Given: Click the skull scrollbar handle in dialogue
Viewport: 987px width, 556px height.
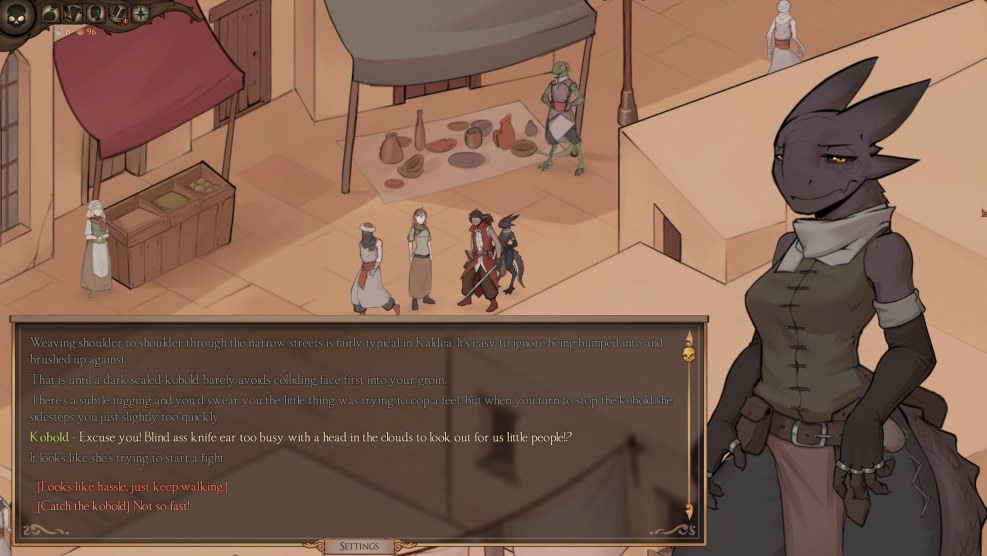Looking at the screenshot, I should [x=688, y=353].
